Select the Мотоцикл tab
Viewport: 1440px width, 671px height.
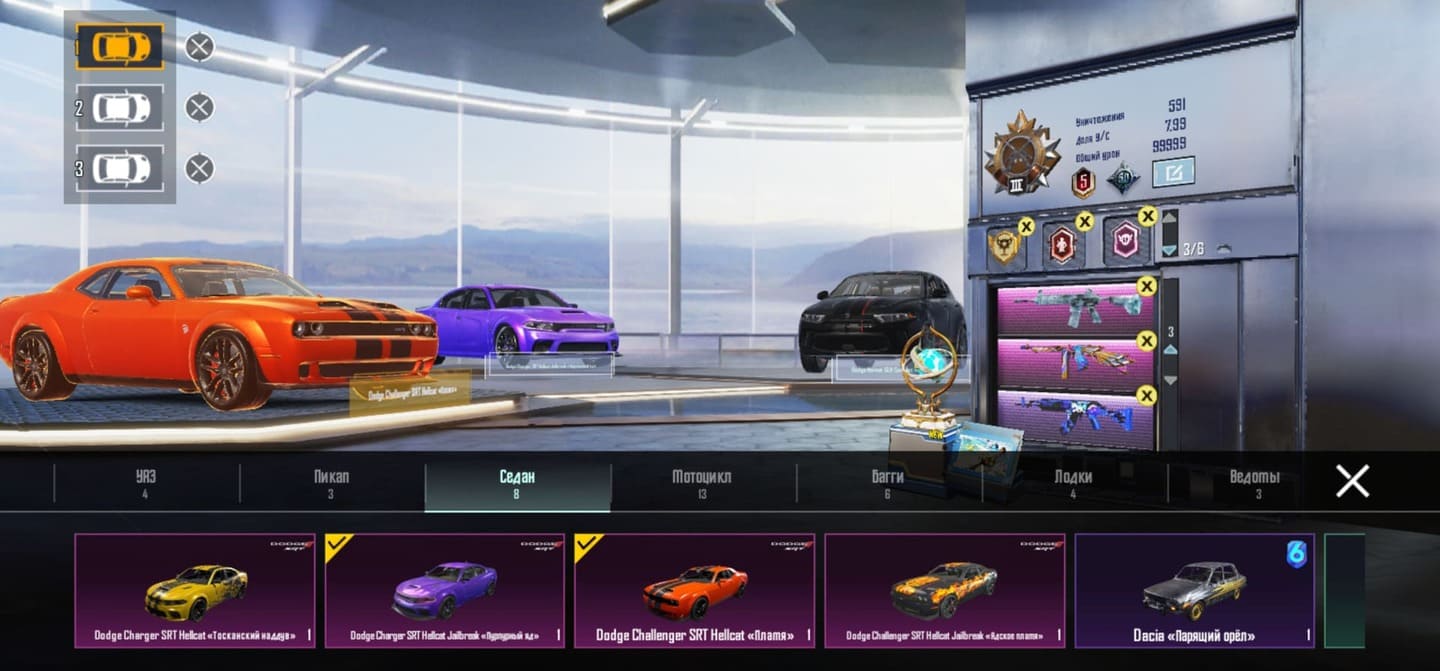pyautogui.click(x=702, y=483)
